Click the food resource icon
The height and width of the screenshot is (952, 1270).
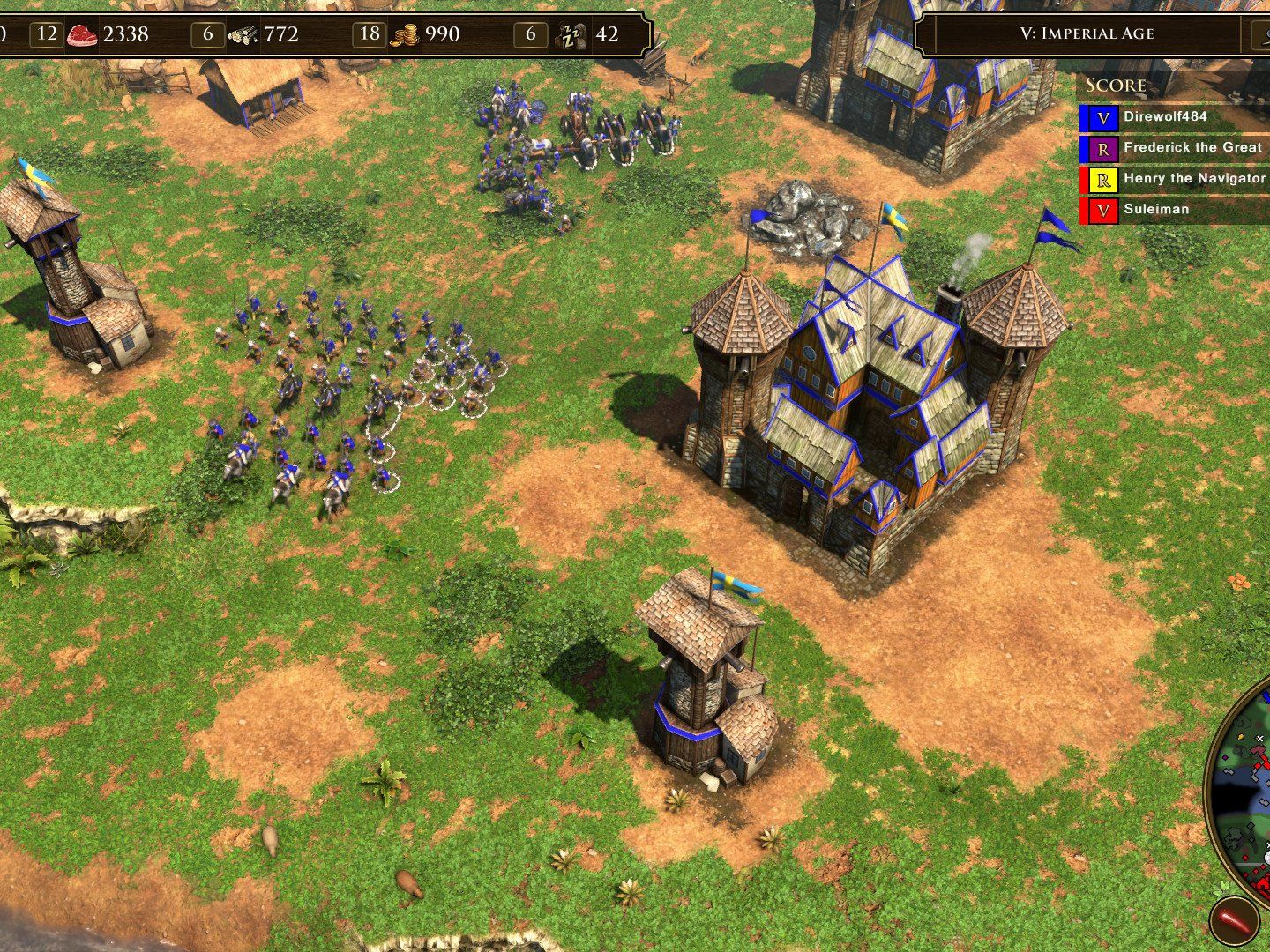[80, 33]
